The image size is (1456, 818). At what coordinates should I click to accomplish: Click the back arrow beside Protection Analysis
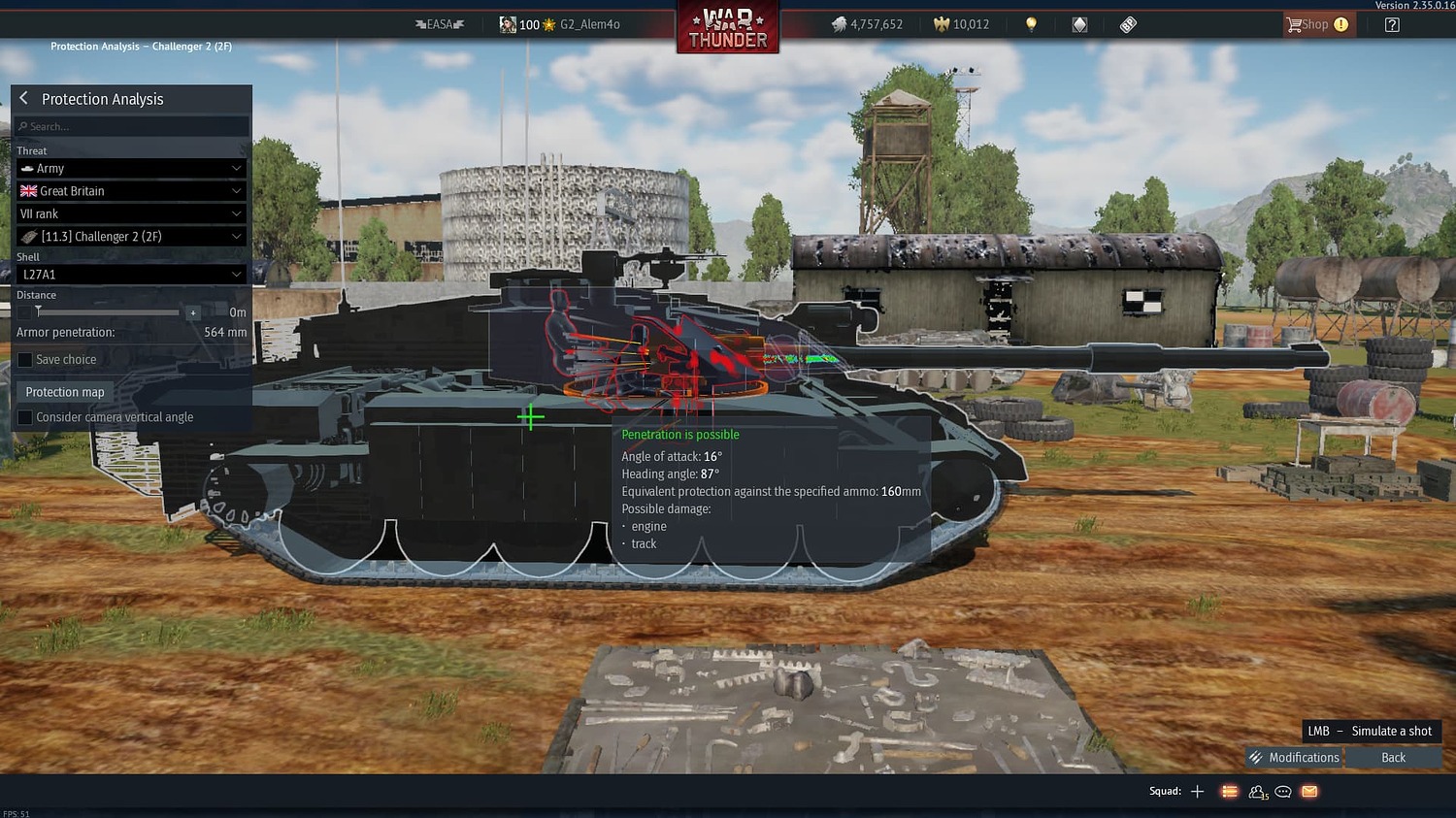[x=23, y=97]
